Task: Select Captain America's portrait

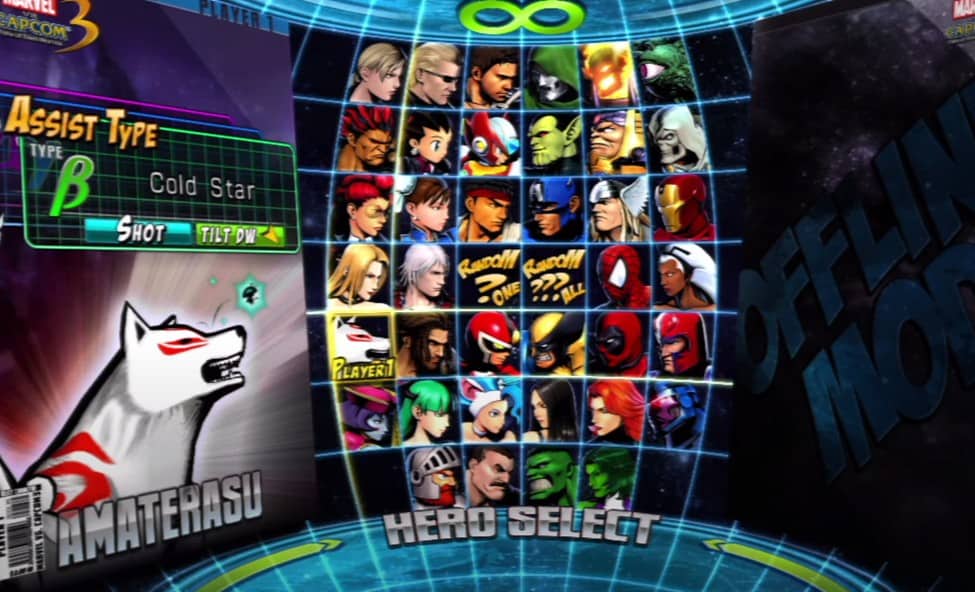Action: click(553, 209)
